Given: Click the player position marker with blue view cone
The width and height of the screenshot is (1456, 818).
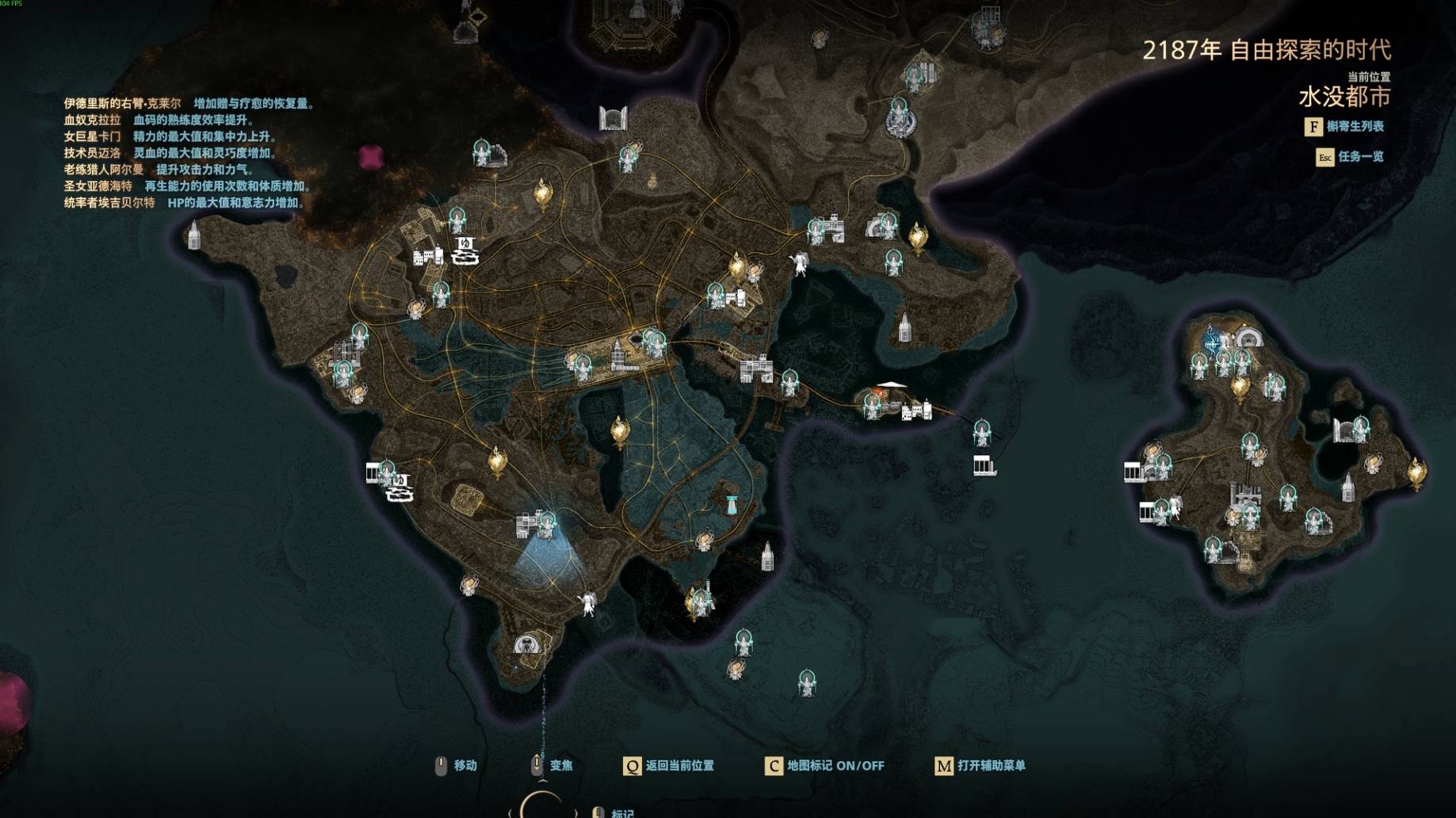Looking at the screenshot, I should [548, 522].
